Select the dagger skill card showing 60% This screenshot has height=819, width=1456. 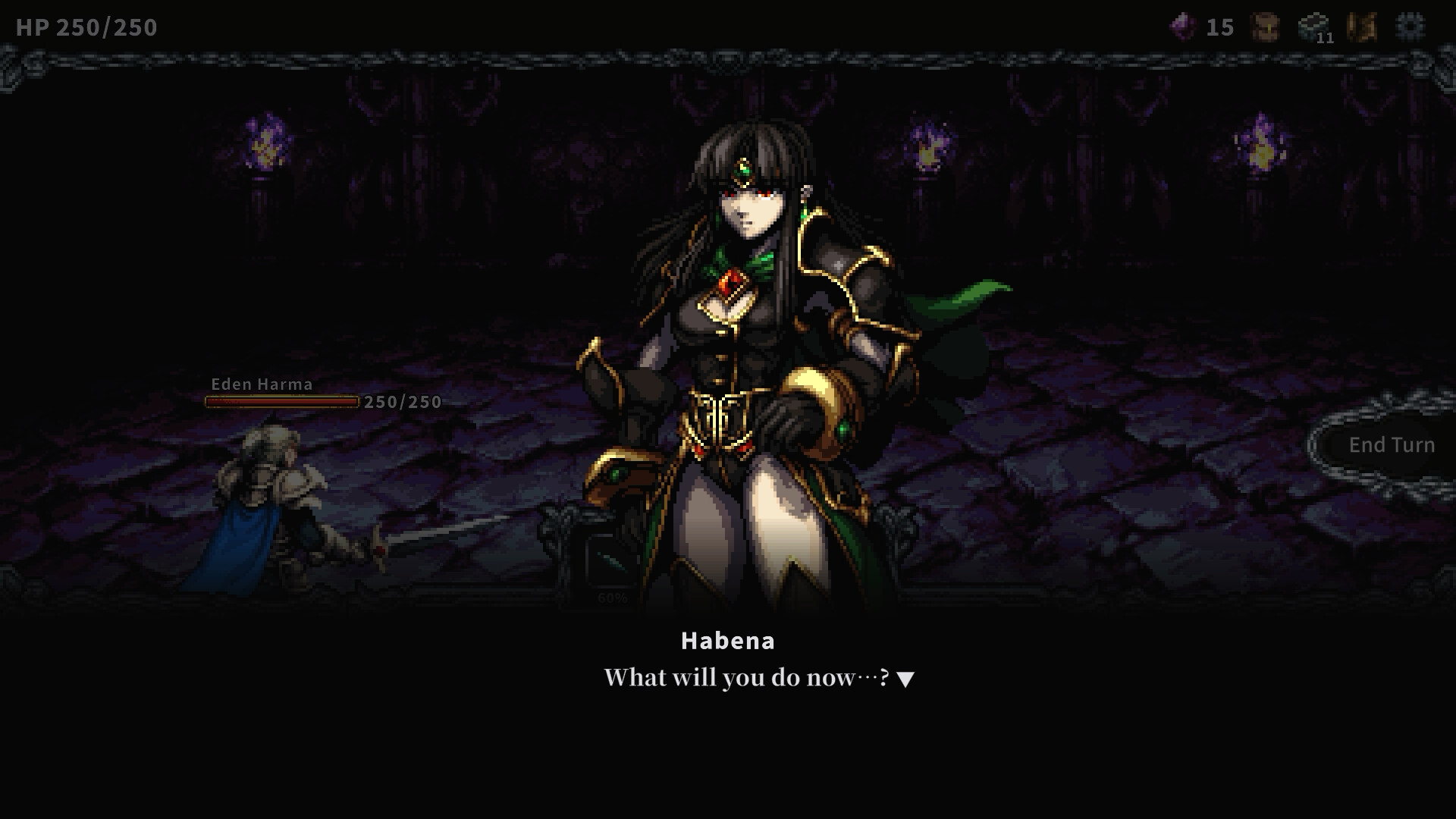pyautogui.click(x=611, y=561)
